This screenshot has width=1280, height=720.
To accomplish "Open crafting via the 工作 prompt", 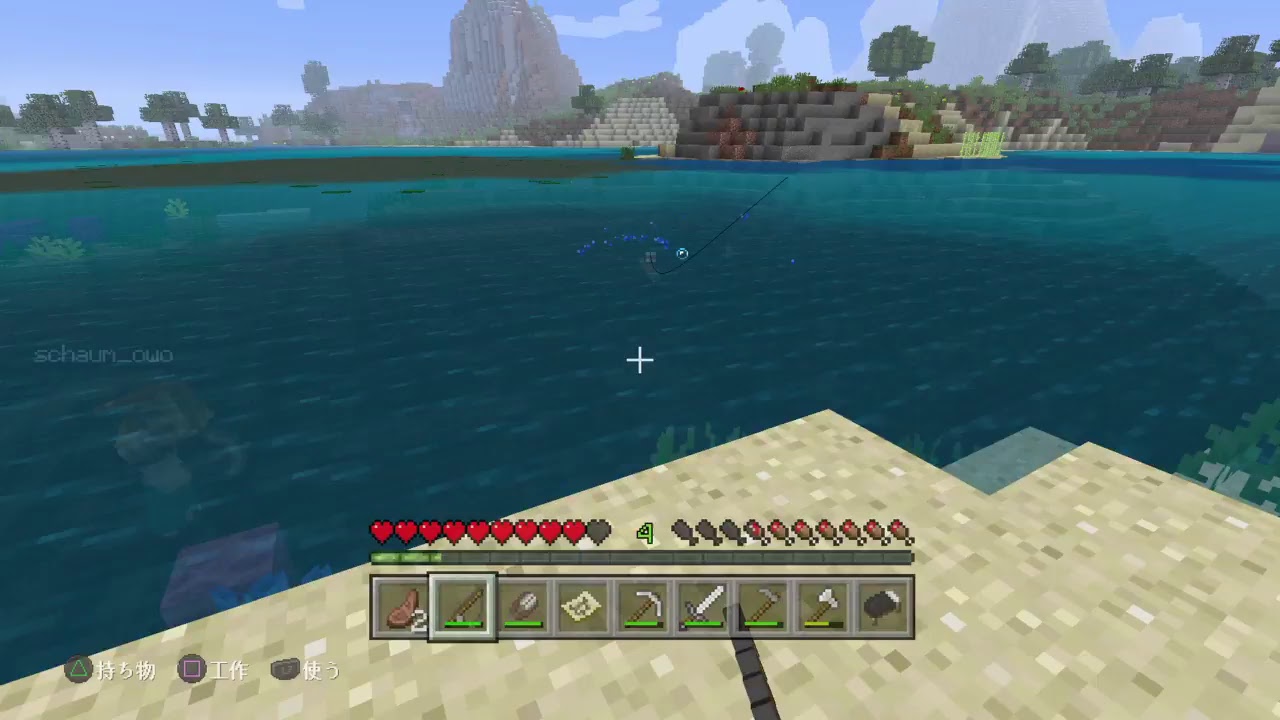I will (230, 672).
